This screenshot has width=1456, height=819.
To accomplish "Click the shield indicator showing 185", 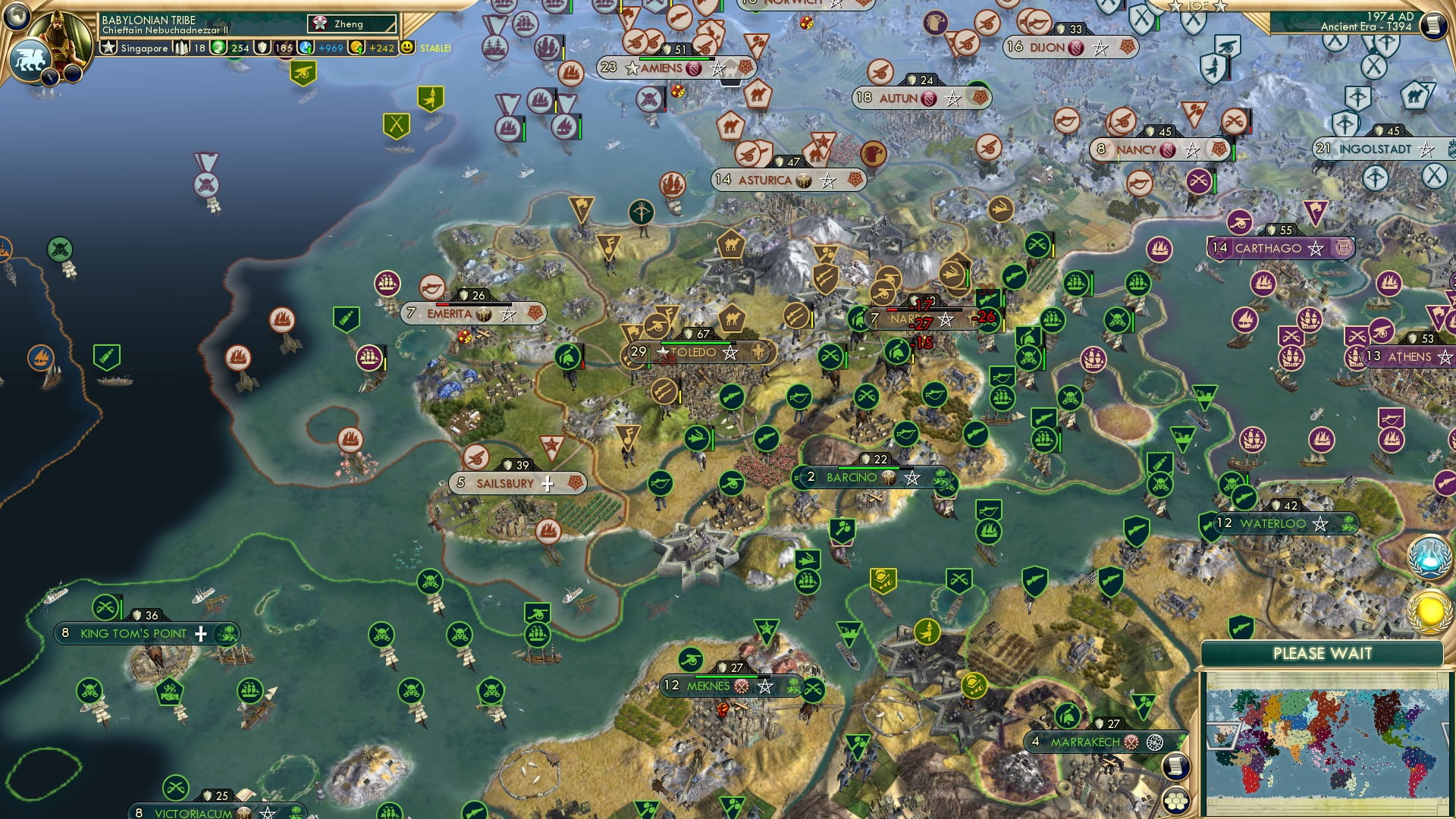I will tap(262, 47).
